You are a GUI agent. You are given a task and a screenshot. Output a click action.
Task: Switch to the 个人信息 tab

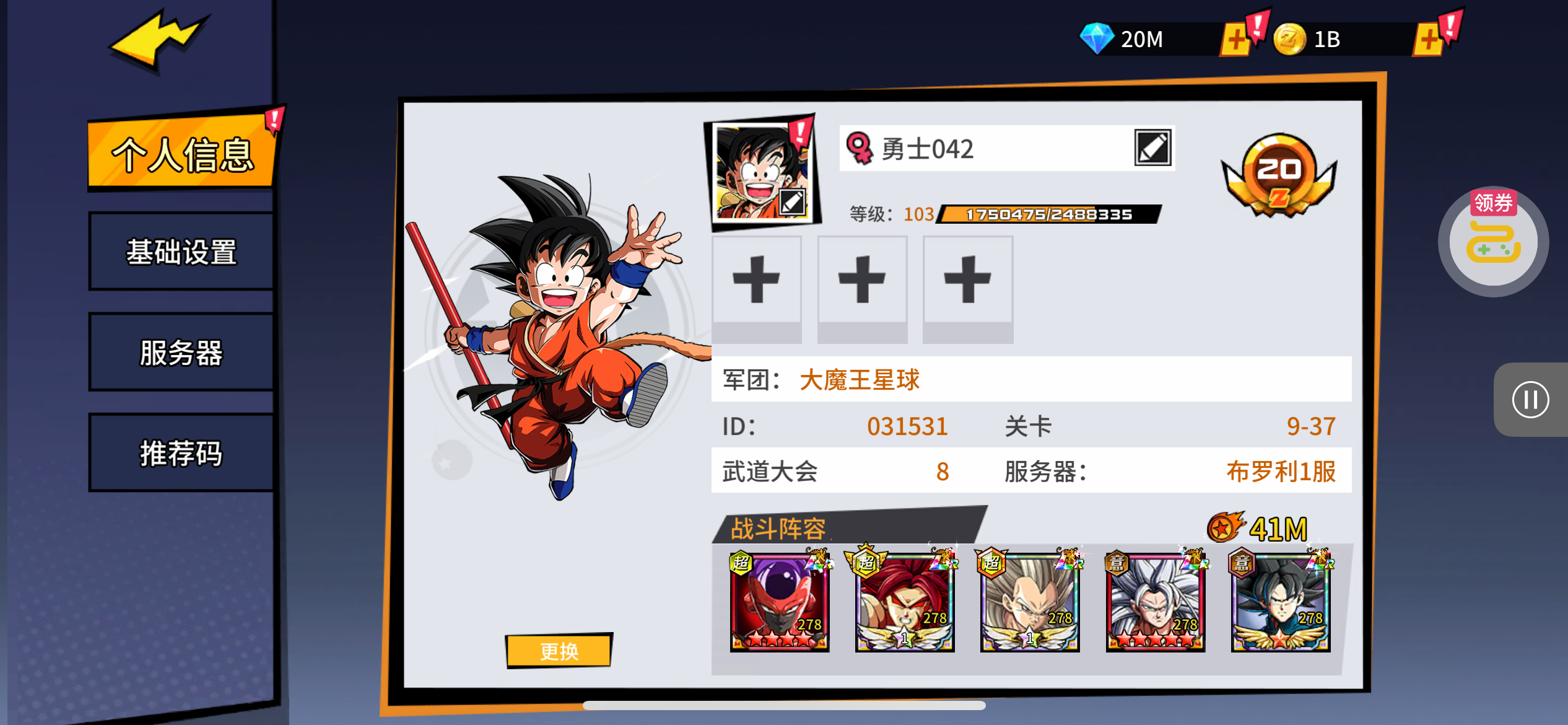tap(181, 152)
